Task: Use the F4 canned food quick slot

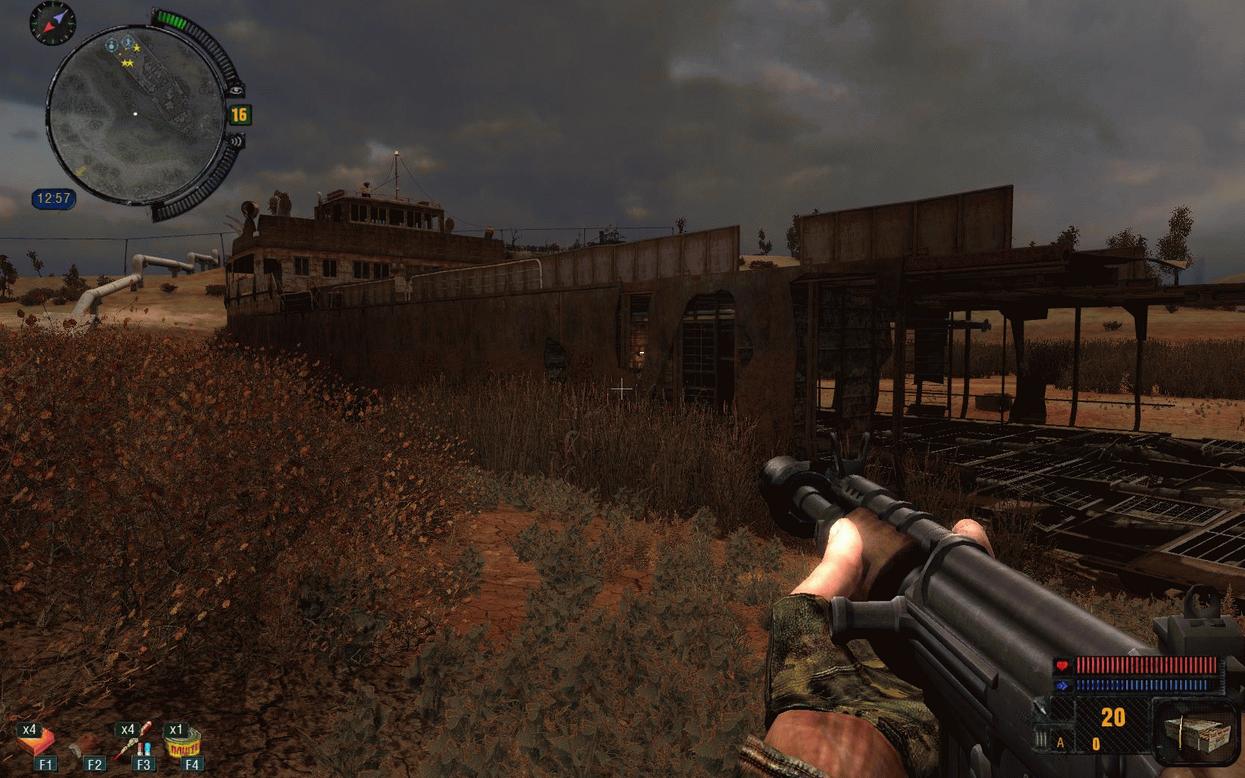Action: click(x=184, y=742)
